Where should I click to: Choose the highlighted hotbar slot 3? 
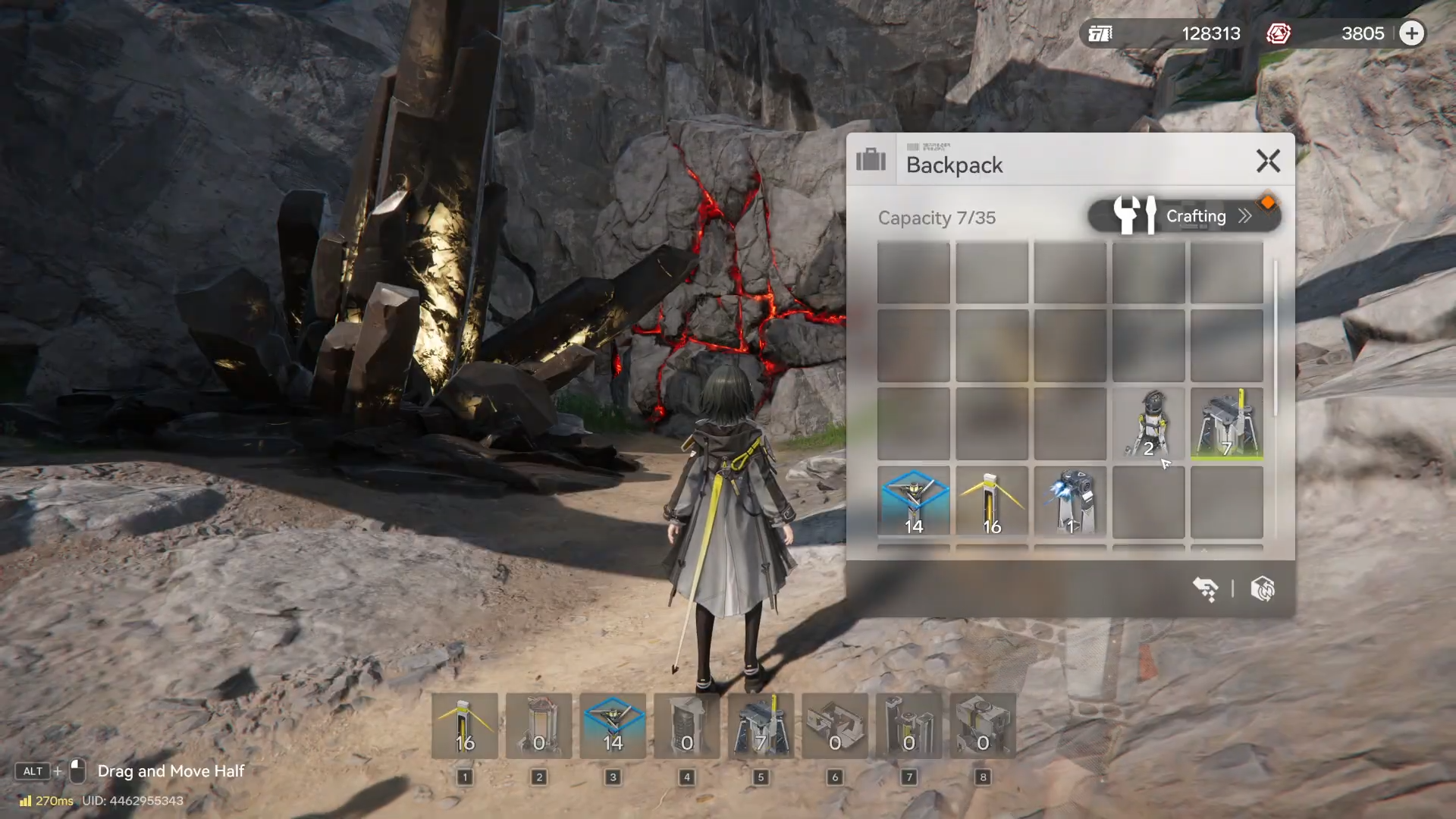(x=613, y=726)
